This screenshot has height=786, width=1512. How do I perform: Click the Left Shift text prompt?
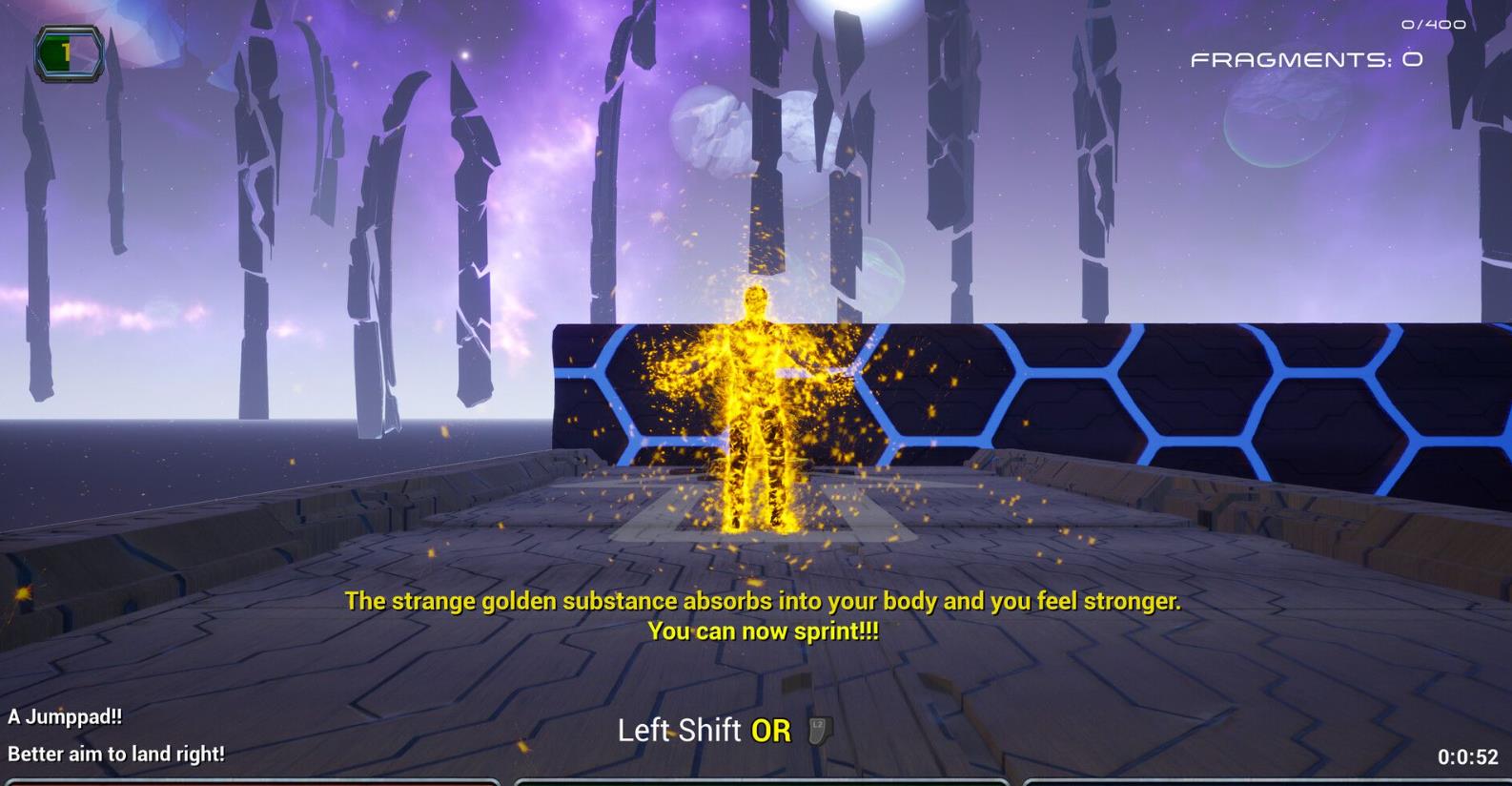(x=681, y=730)
